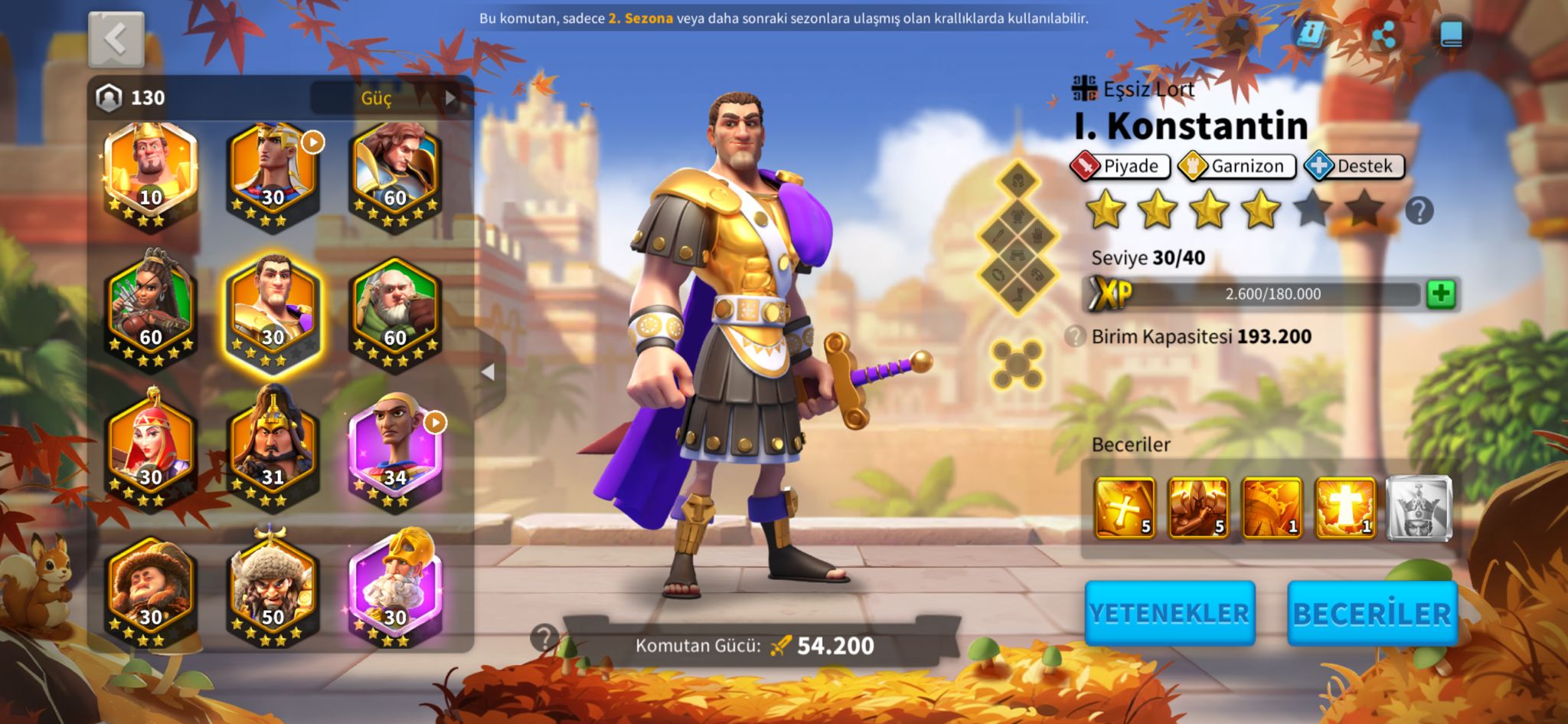Select the level 50 fur-hat commander
Viewport: 1568px width, 724px height.
[273, 591]
